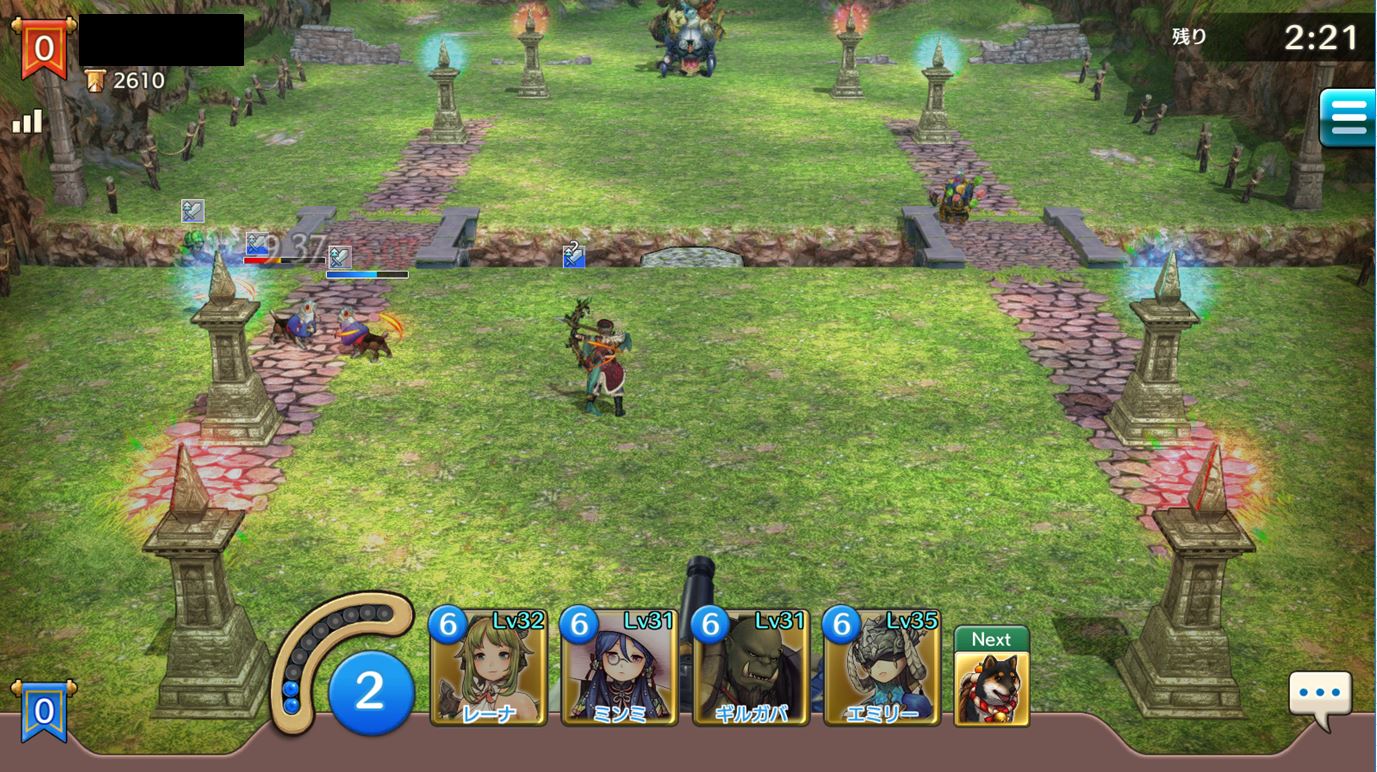Pick the エミリー unit card
The image size is (1377, 772).
tap(882, 668)
